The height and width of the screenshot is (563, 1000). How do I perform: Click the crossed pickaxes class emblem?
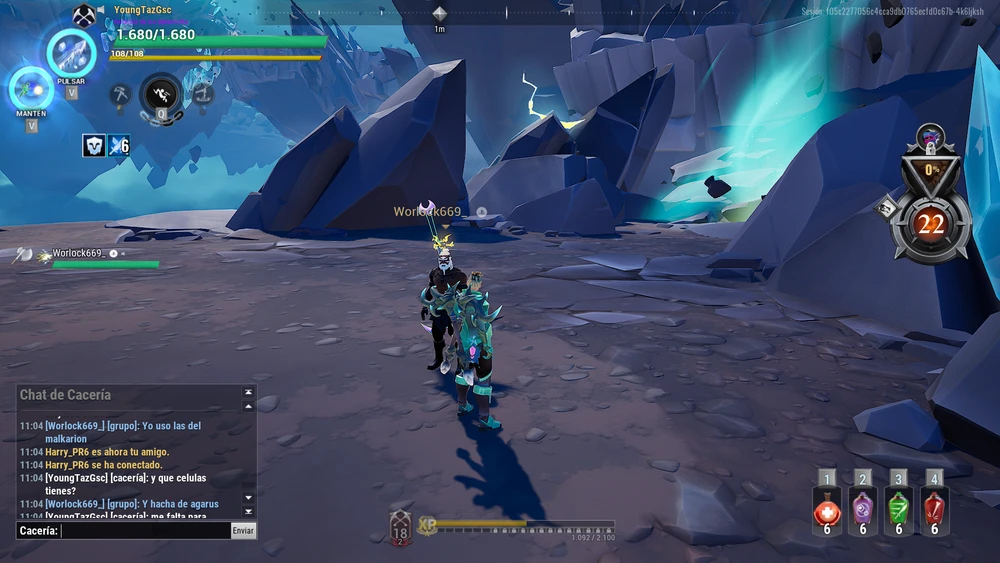coord(84,16)
